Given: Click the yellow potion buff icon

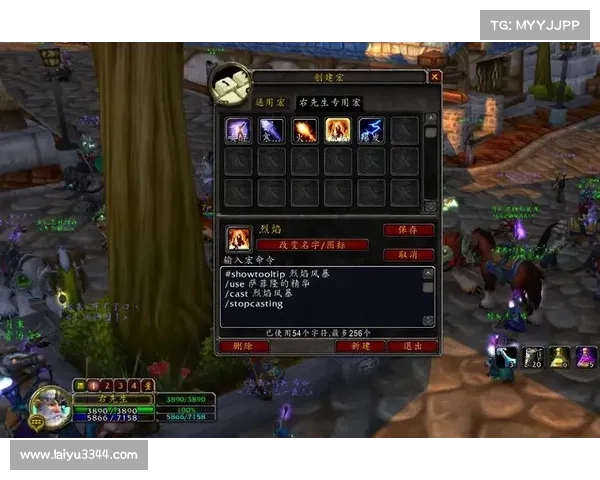Looking at the screenshot, I should coord(561,355).
